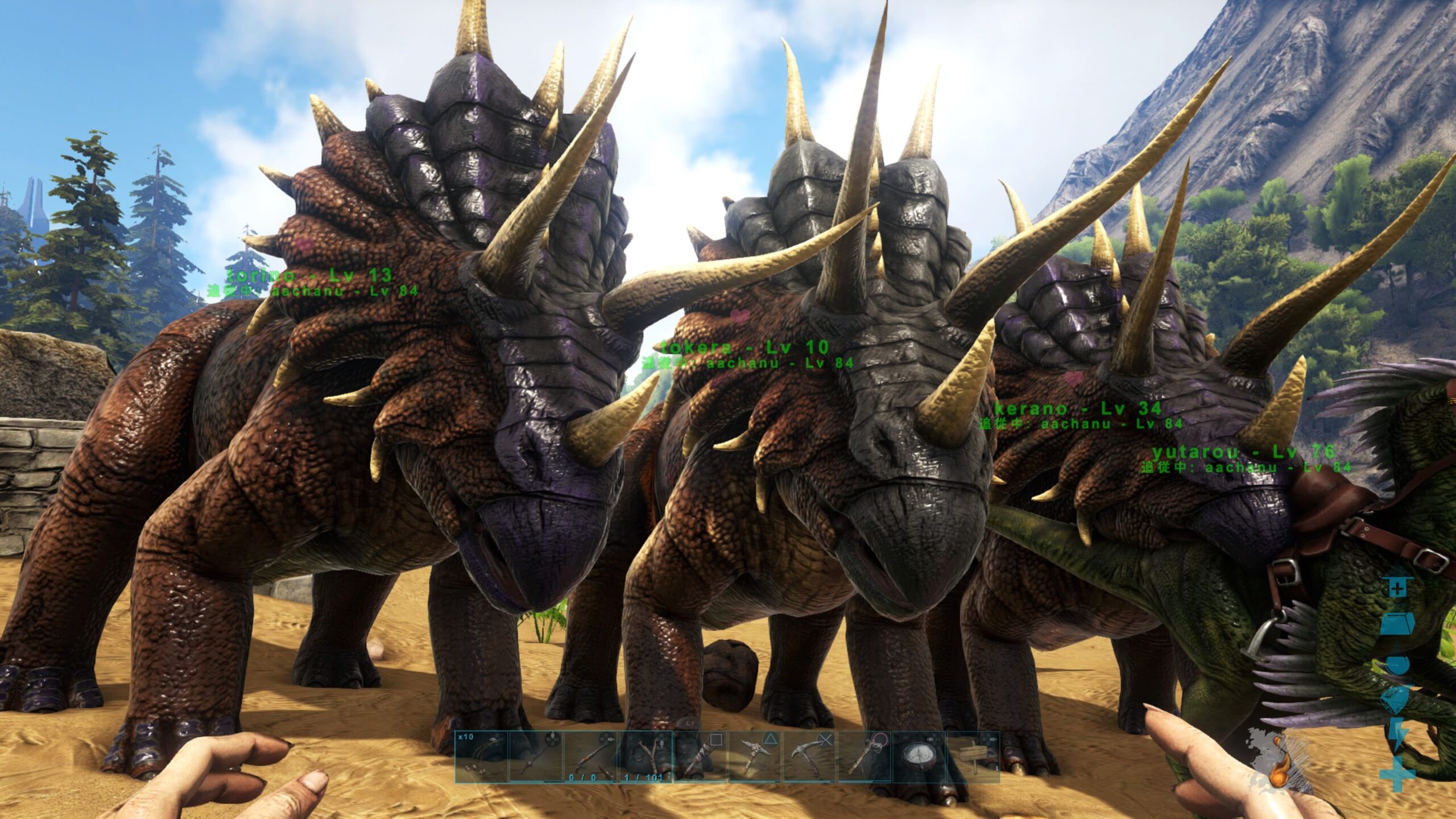Viewport: 1456px width, 819px height.
Task: Equip the hatchet in the hotbar
Action: (863, 757)
